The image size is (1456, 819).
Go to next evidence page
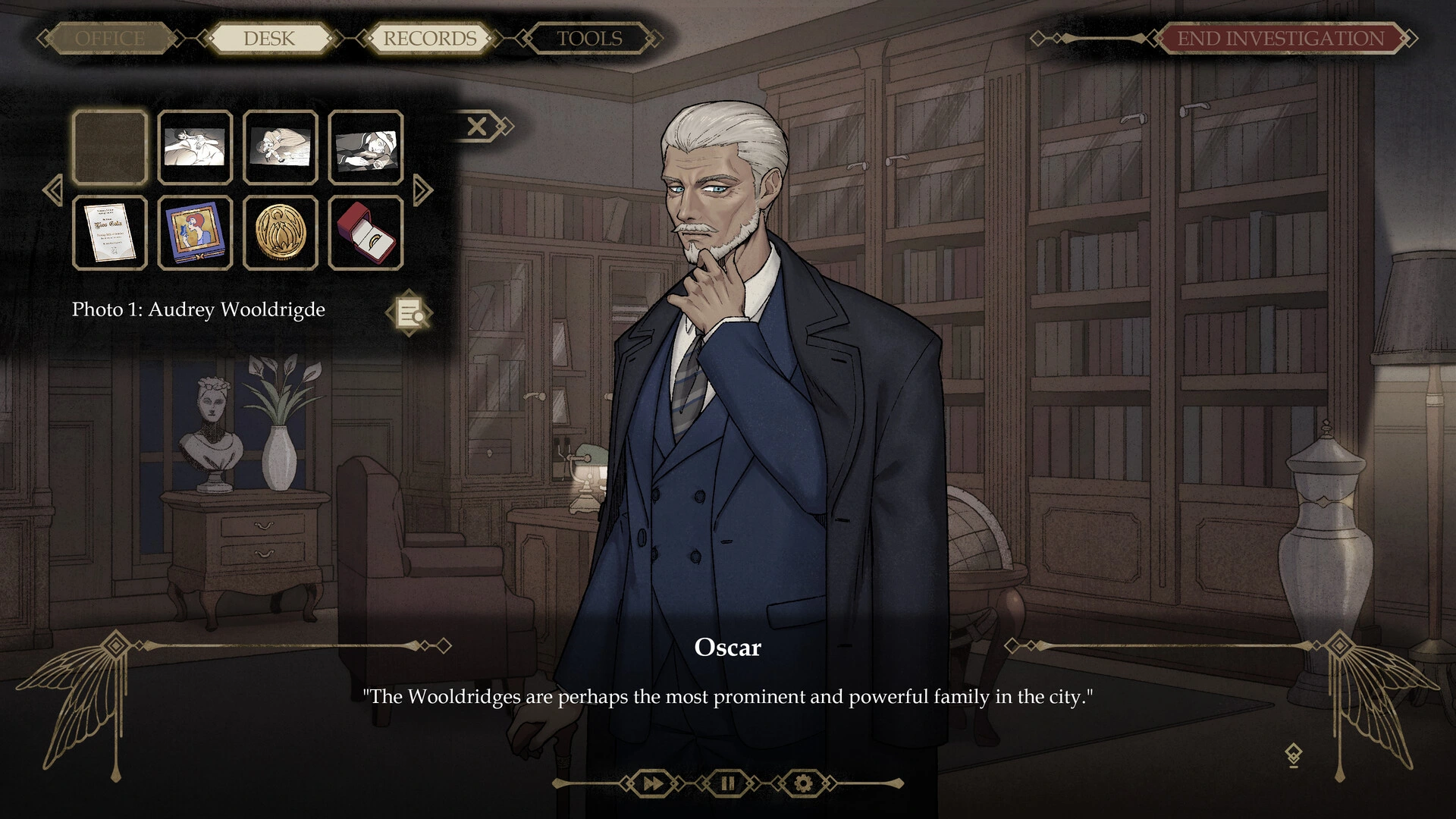click(x=422, y=190)
